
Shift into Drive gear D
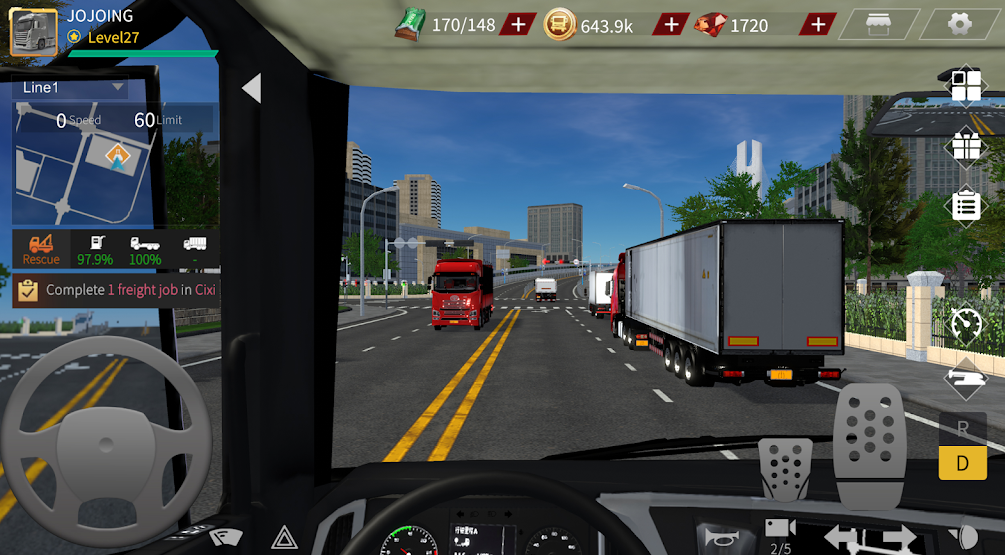click(x=962, y=463)
